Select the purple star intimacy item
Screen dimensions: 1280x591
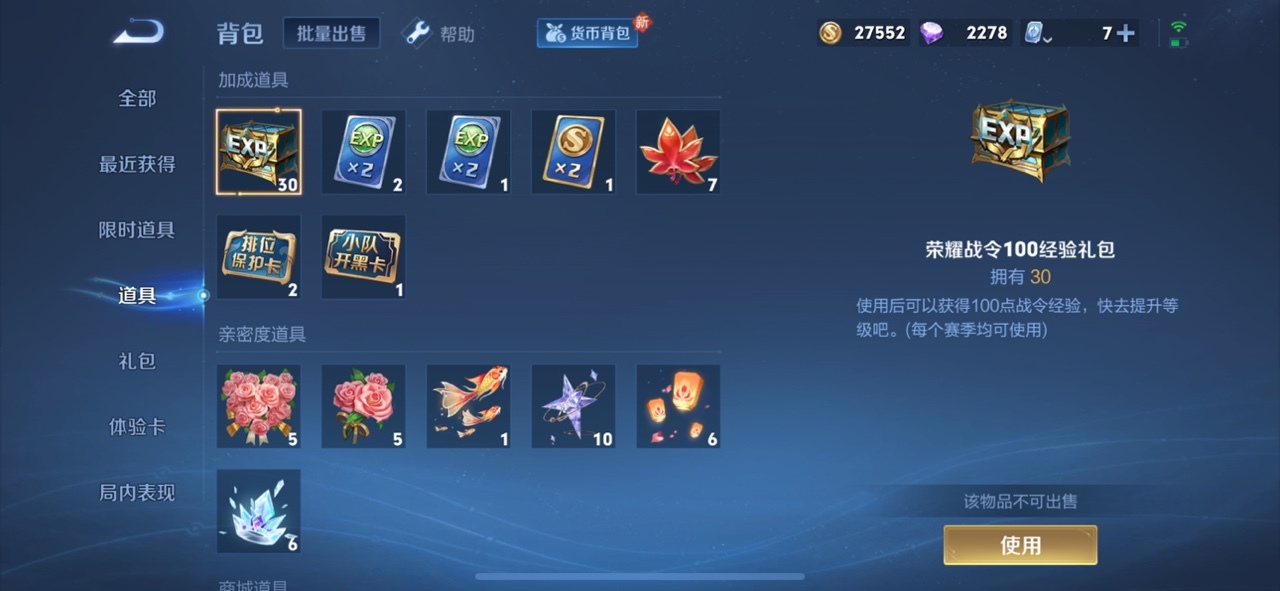(x=573, y=406)
